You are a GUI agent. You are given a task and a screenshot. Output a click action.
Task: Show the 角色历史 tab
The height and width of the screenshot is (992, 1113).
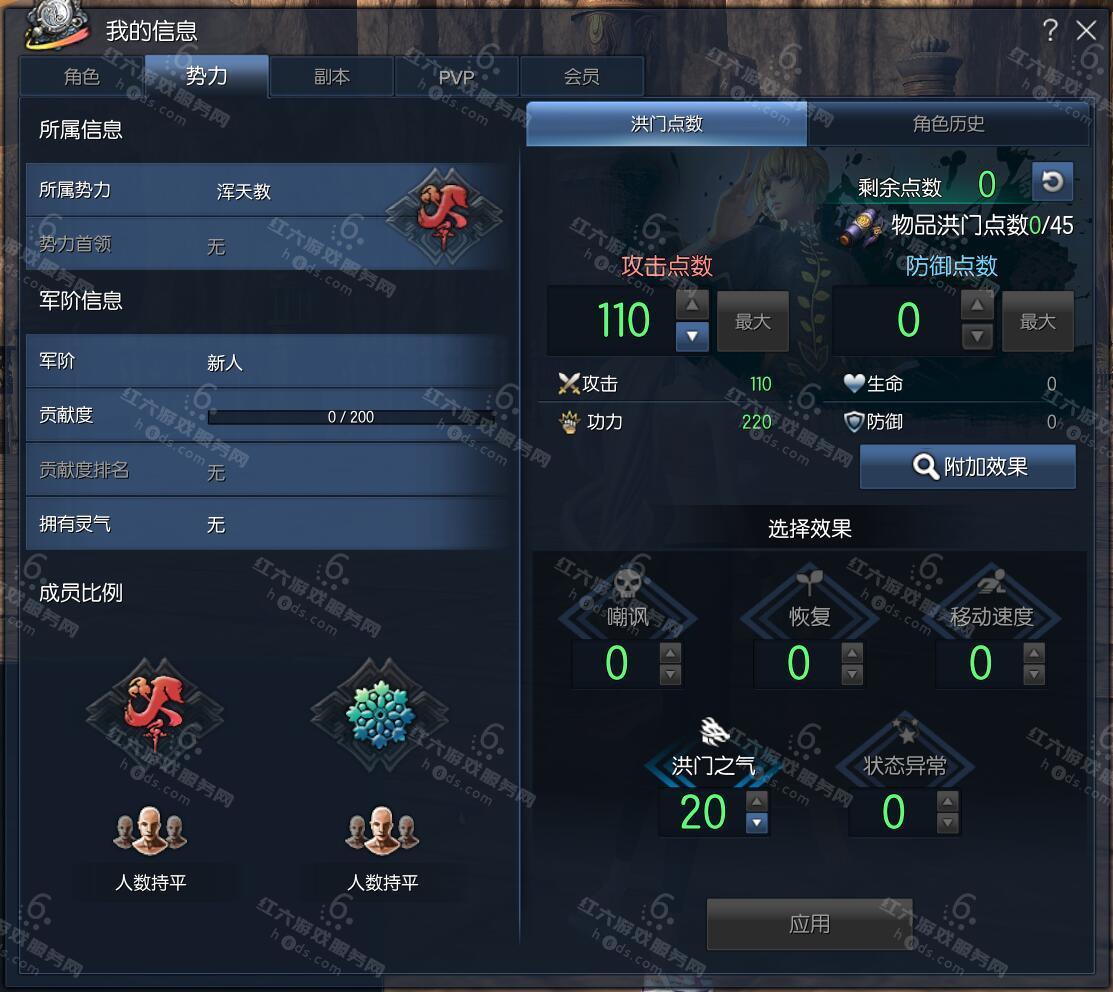pyautogui.click(x=948, y=124)
